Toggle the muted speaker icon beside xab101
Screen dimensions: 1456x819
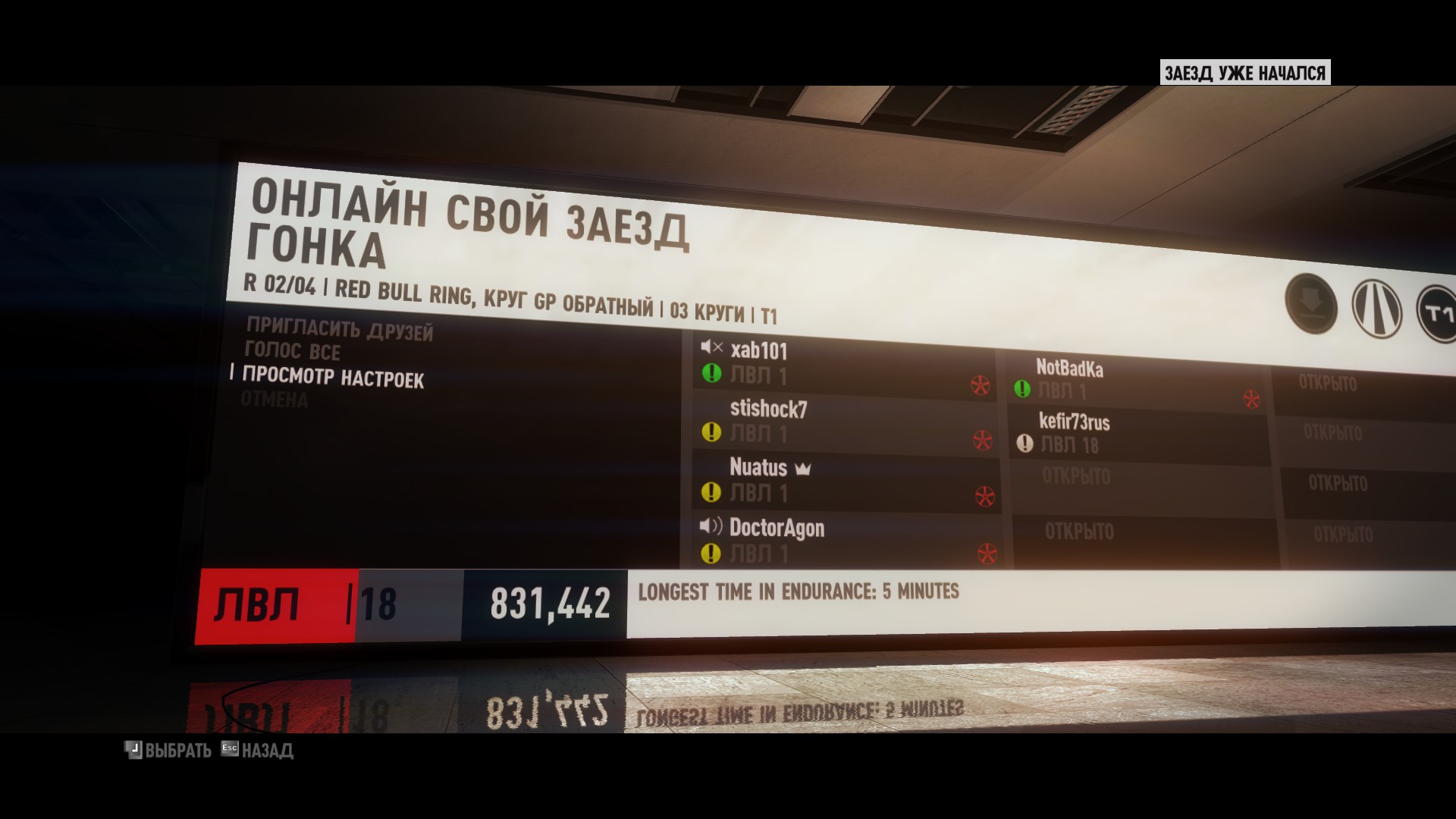pos(711,347)
